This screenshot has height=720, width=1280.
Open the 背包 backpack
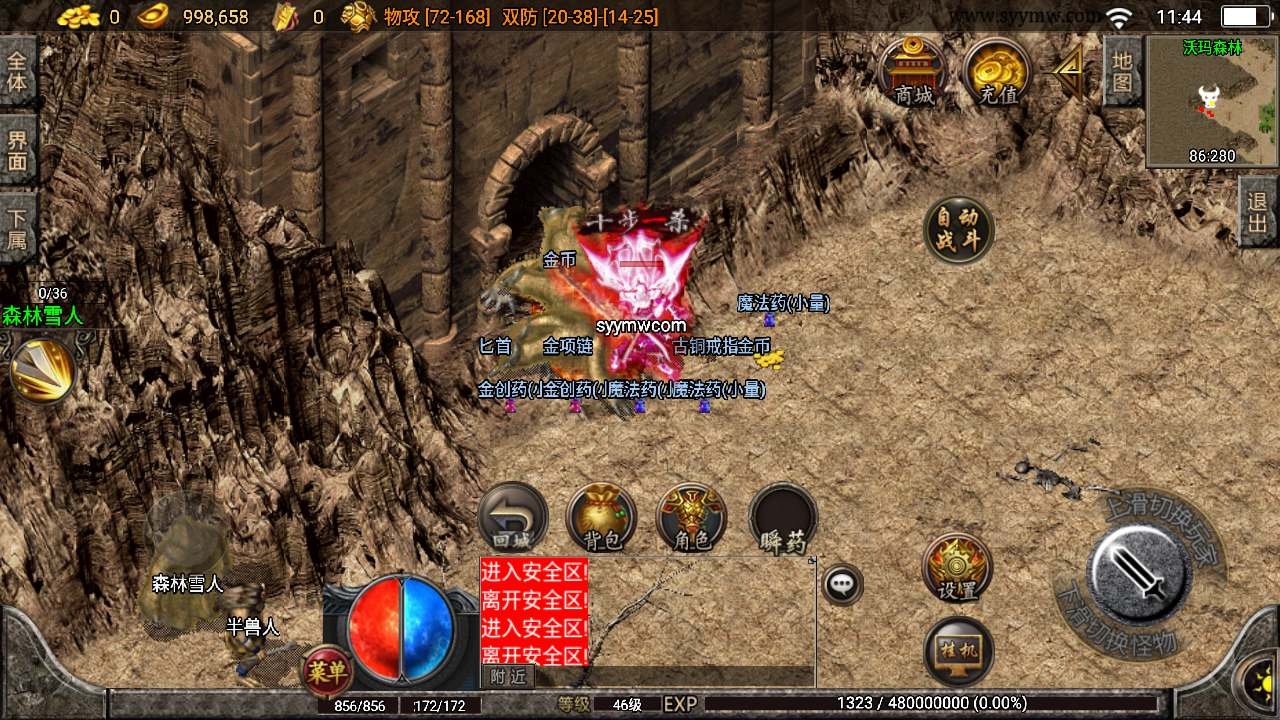click(601, 518)
